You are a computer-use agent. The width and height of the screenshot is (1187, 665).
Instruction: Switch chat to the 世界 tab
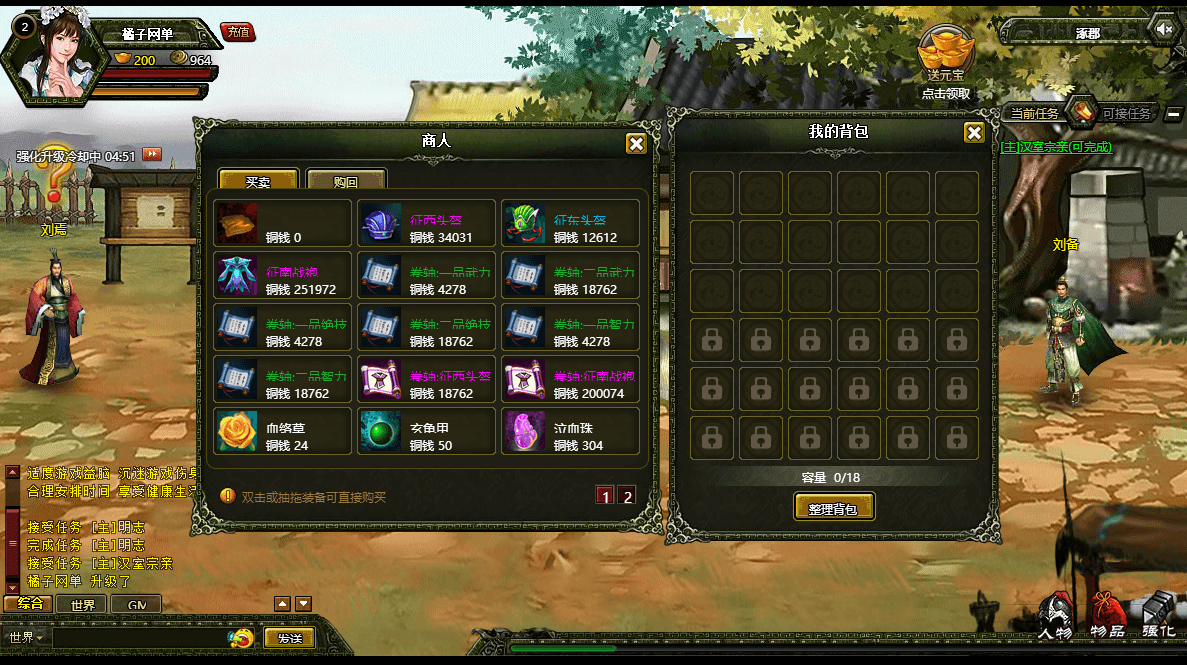(x=83, y=605)
